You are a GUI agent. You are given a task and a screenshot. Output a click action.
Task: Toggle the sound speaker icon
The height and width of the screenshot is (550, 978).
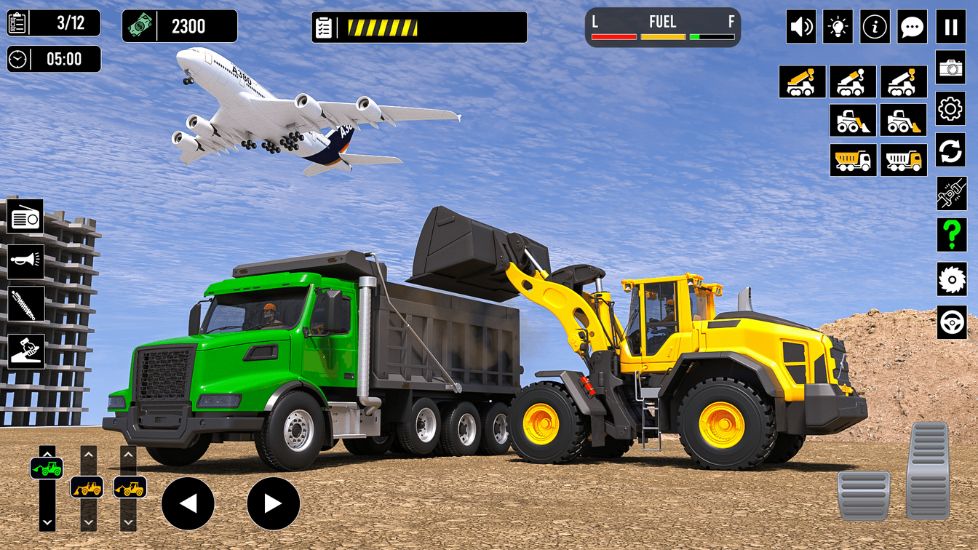click(801, 27)
